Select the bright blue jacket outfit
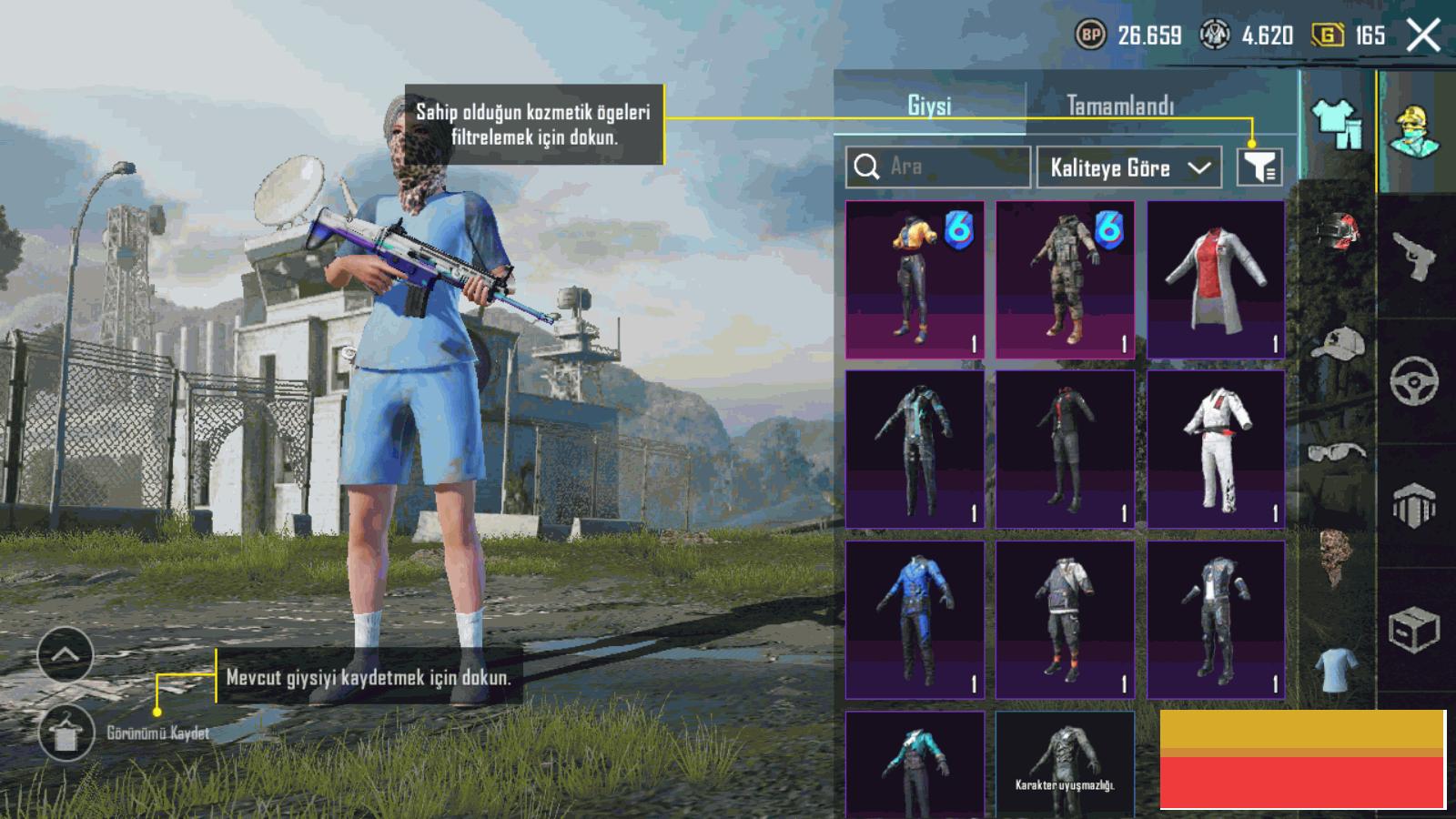Image resolution: width=1456 pixels, height=819 pixels. pyautogui.click(x=915, y=619)
